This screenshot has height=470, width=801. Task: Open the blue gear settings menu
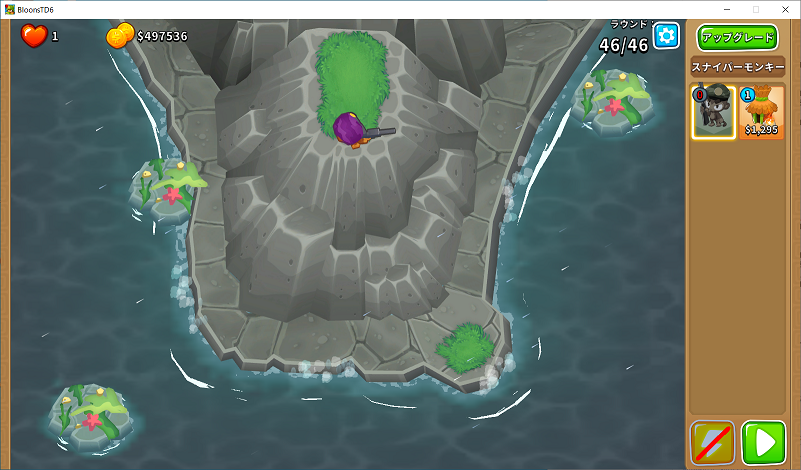click(666, 36)
